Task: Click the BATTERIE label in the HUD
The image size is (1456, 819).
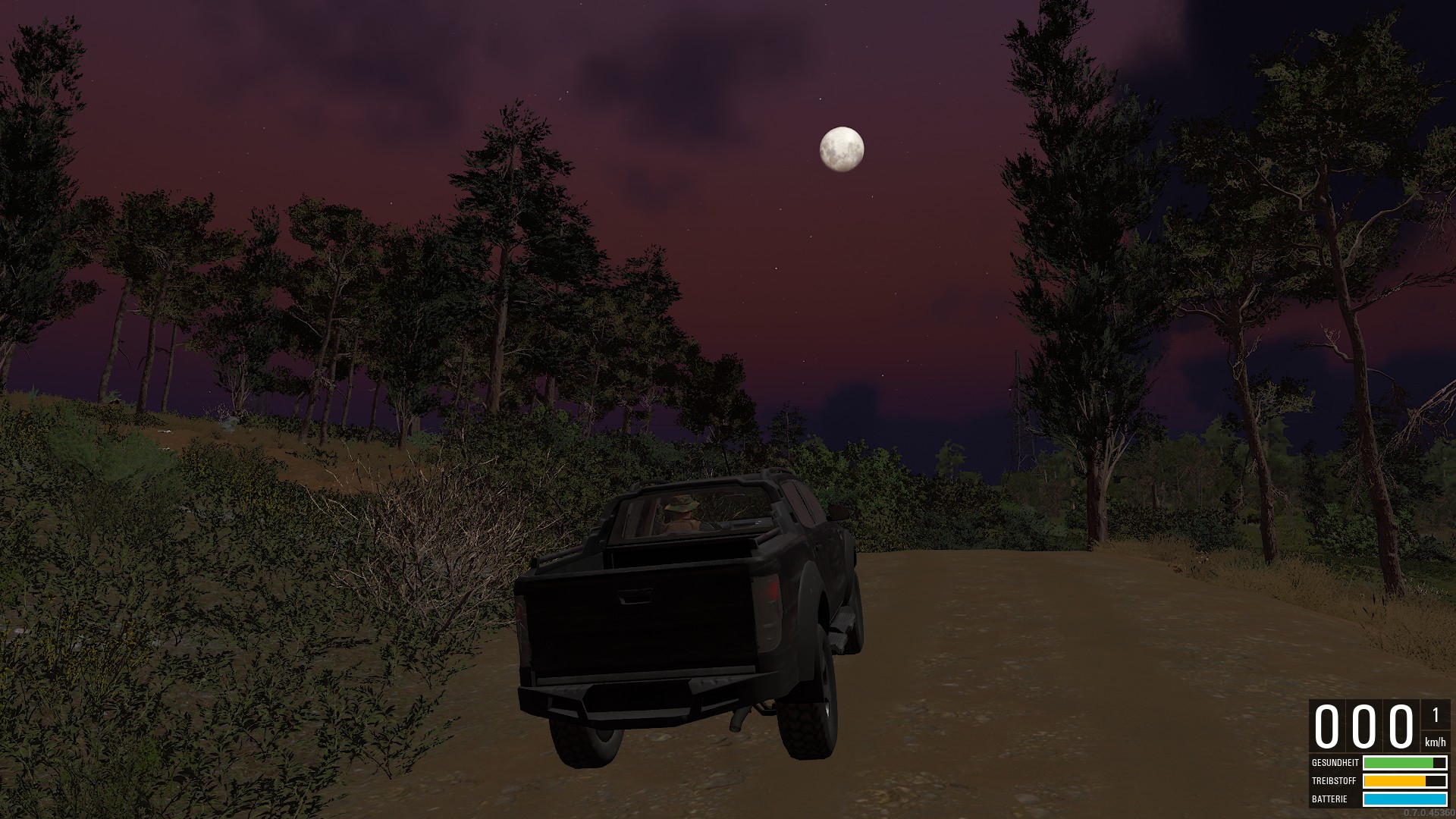Action: click(x=1329, y=799)
